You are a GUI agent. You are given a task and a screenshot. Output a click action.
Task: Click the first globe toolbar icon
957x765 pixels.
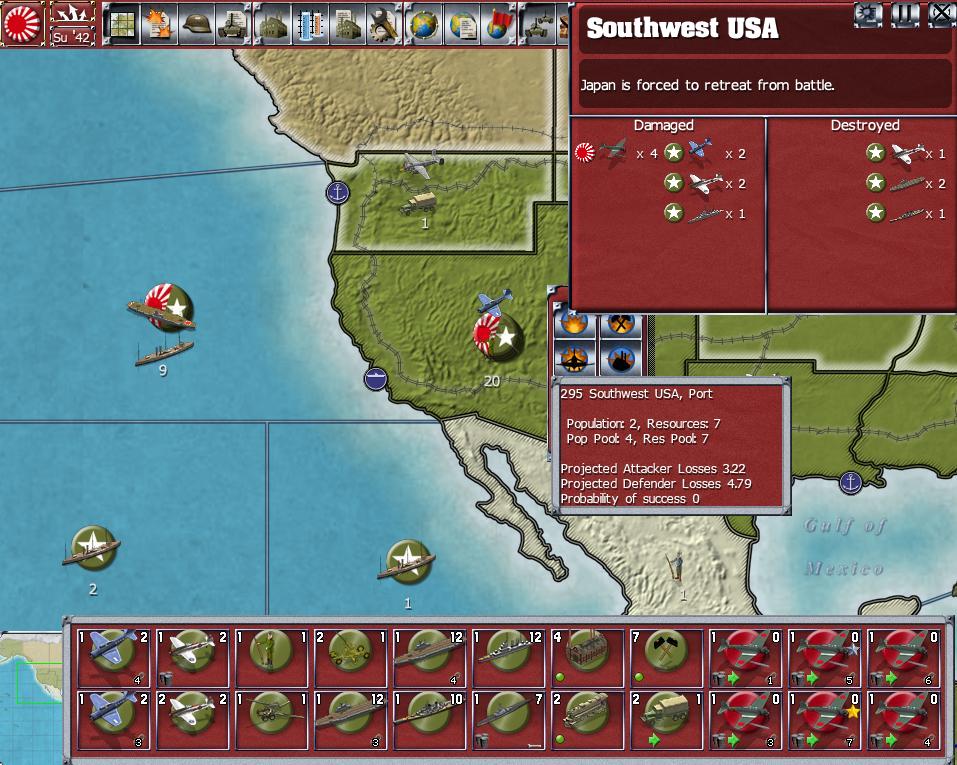pos(424,22)
